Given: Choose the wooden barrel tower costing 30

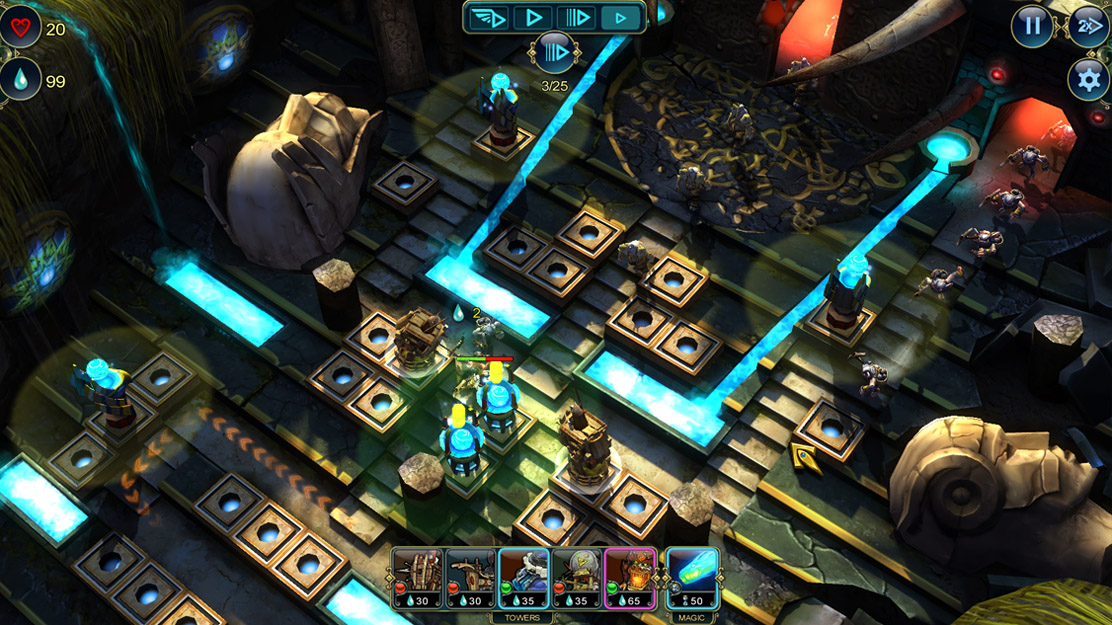Looking at the screenshot, I should coord(417,578).
